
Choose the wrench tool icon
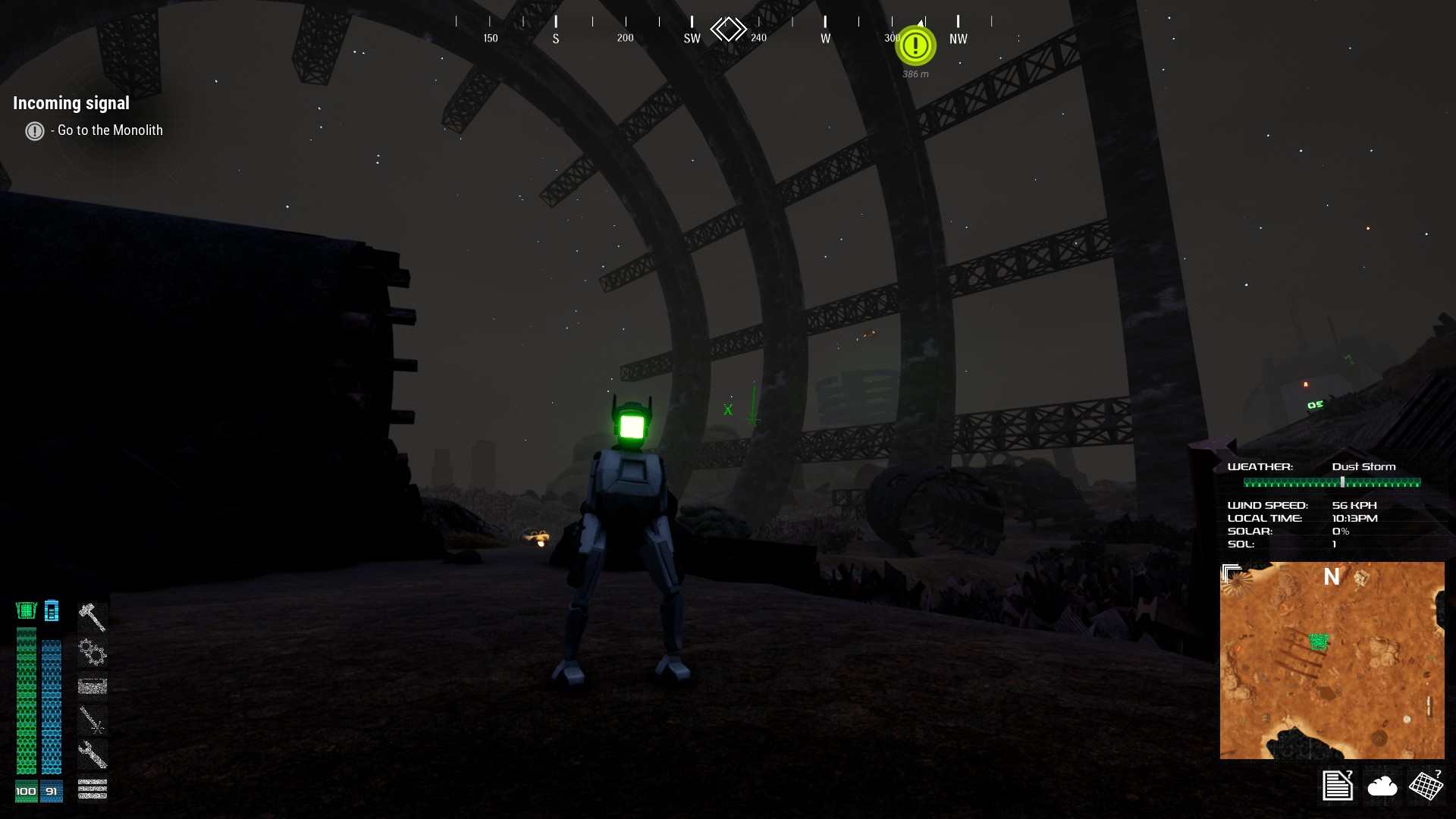coord(93,755)
